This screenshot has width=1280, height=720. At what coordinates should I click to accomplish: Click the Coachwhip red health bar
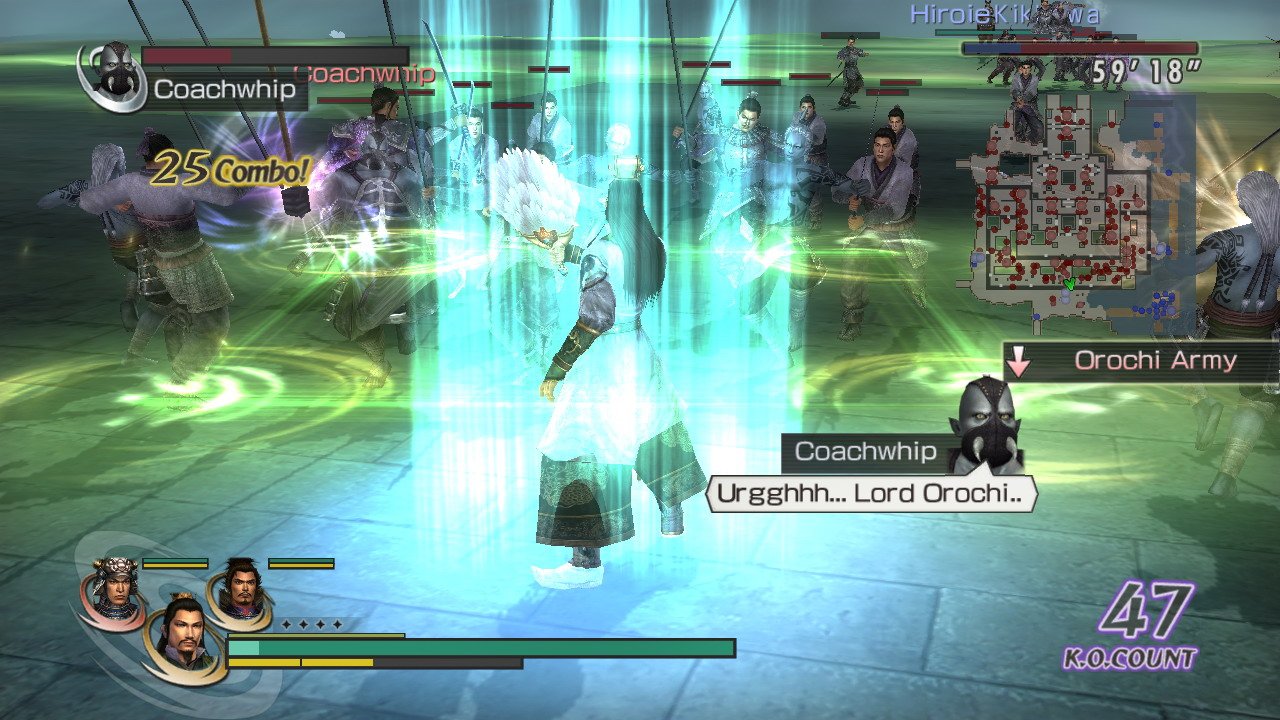click(185, 54)
